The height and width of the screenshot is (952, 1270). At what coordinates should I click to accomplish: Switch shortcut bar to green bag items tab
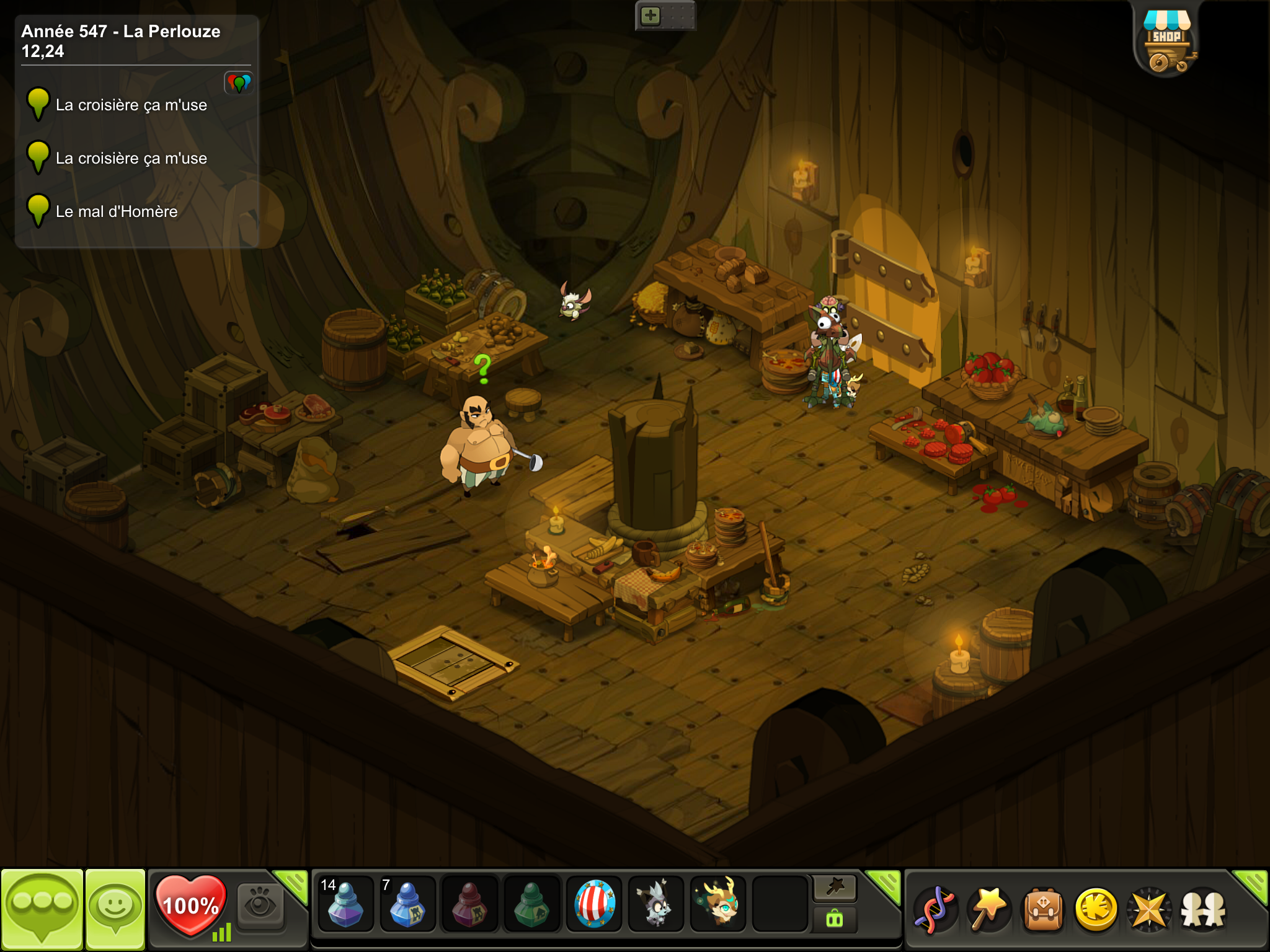[x=835, y=919]
